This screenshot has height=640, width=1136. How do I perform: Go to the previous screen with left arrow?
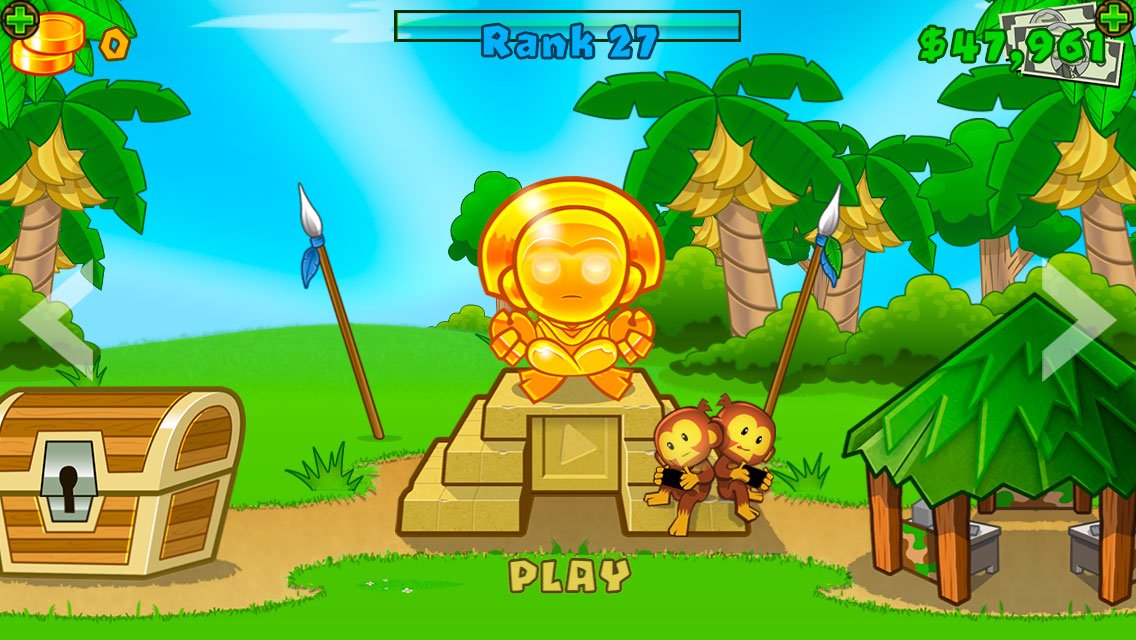(57, 322)
